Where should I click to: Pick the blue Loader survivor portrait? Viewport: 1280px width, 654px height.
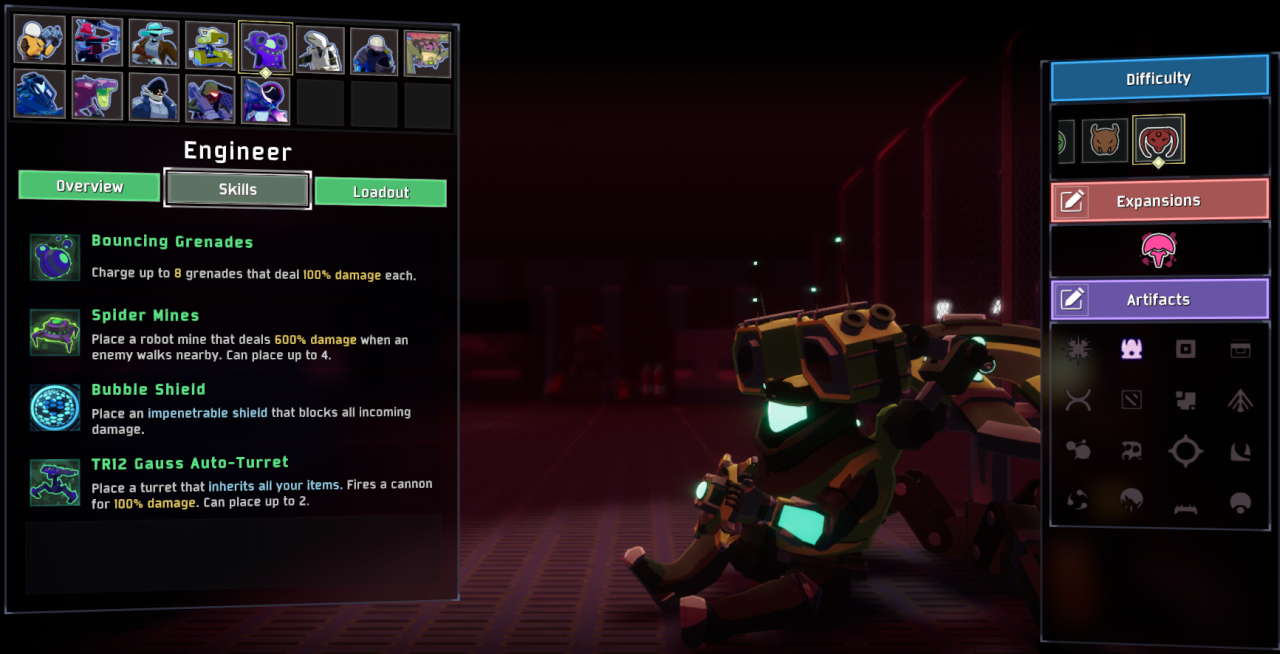tap(40, 93)
